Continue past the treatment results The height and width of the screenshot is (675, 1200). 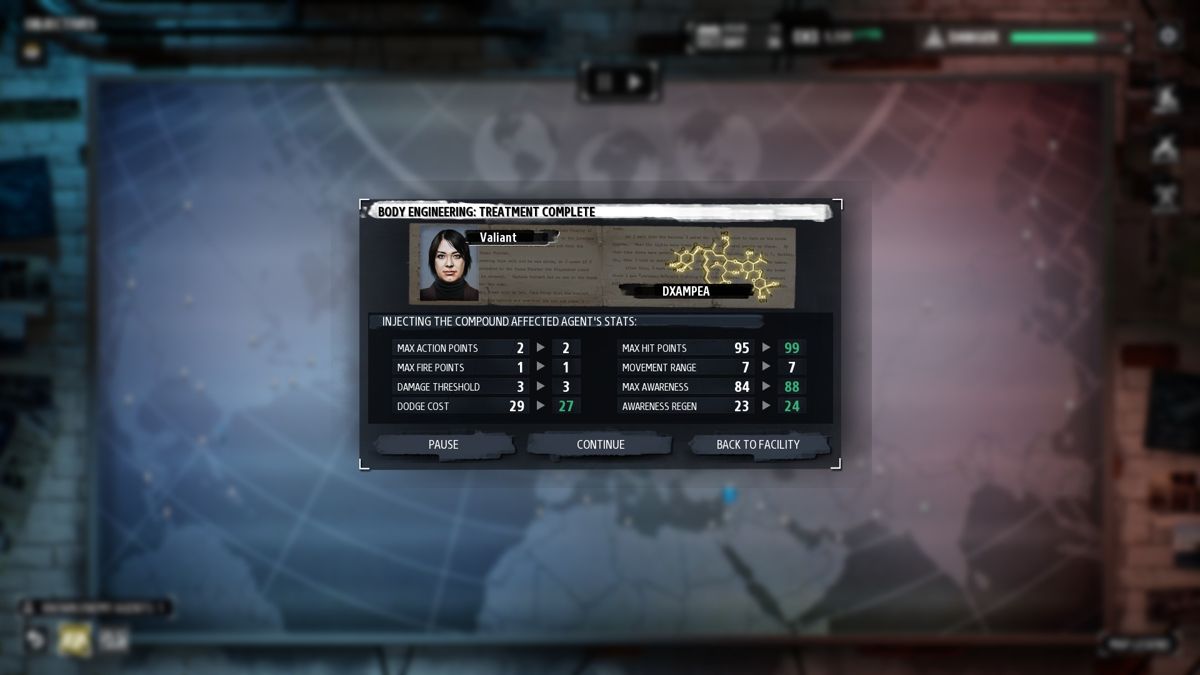pos(600,445)
